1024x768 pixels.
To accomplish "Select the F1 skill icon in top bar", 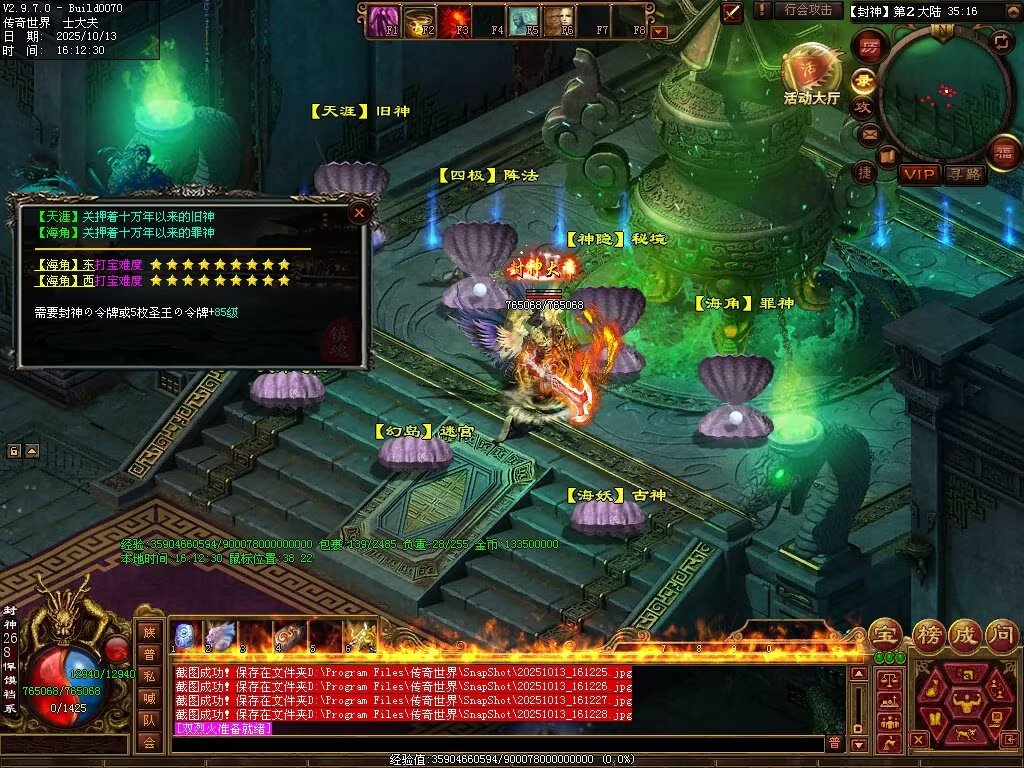I will (383, 20).
